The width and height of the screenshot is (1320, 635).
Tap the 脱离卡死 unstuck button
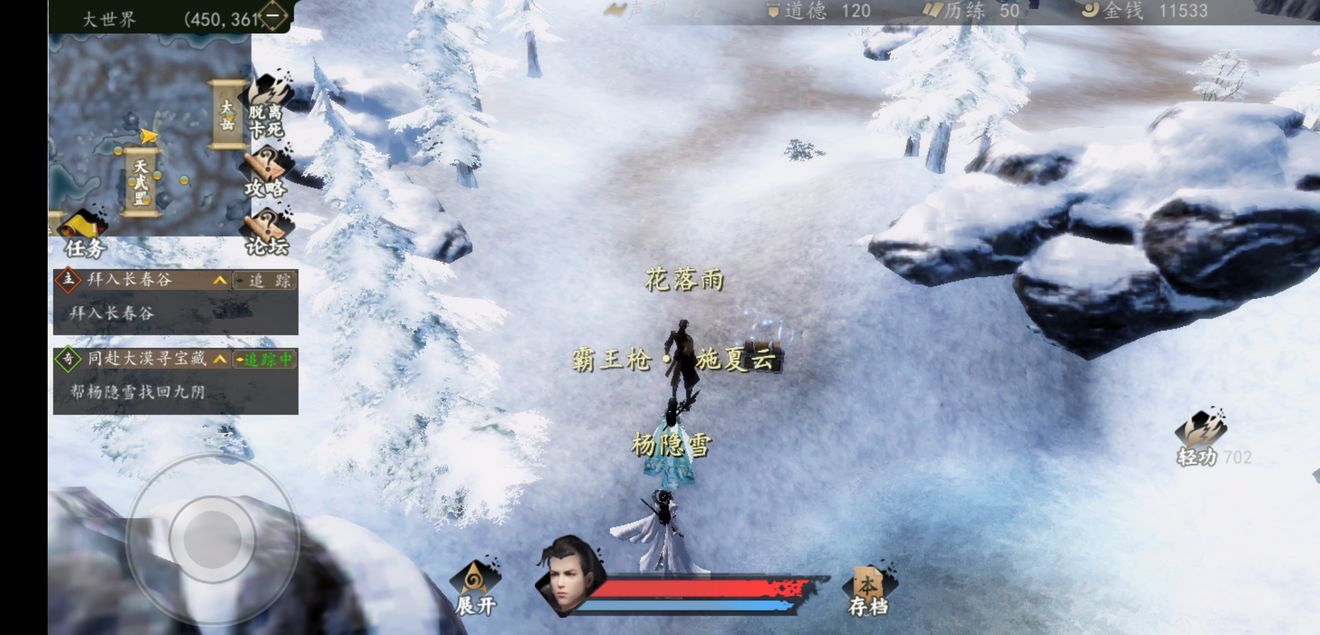(266, 107)
